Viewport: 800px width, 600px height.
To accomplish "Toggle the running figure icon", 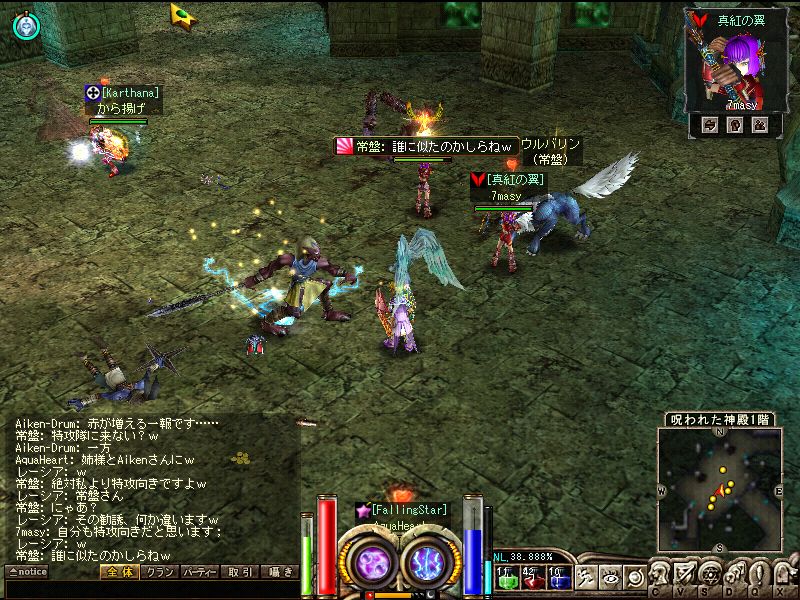I will pos(586,577).
